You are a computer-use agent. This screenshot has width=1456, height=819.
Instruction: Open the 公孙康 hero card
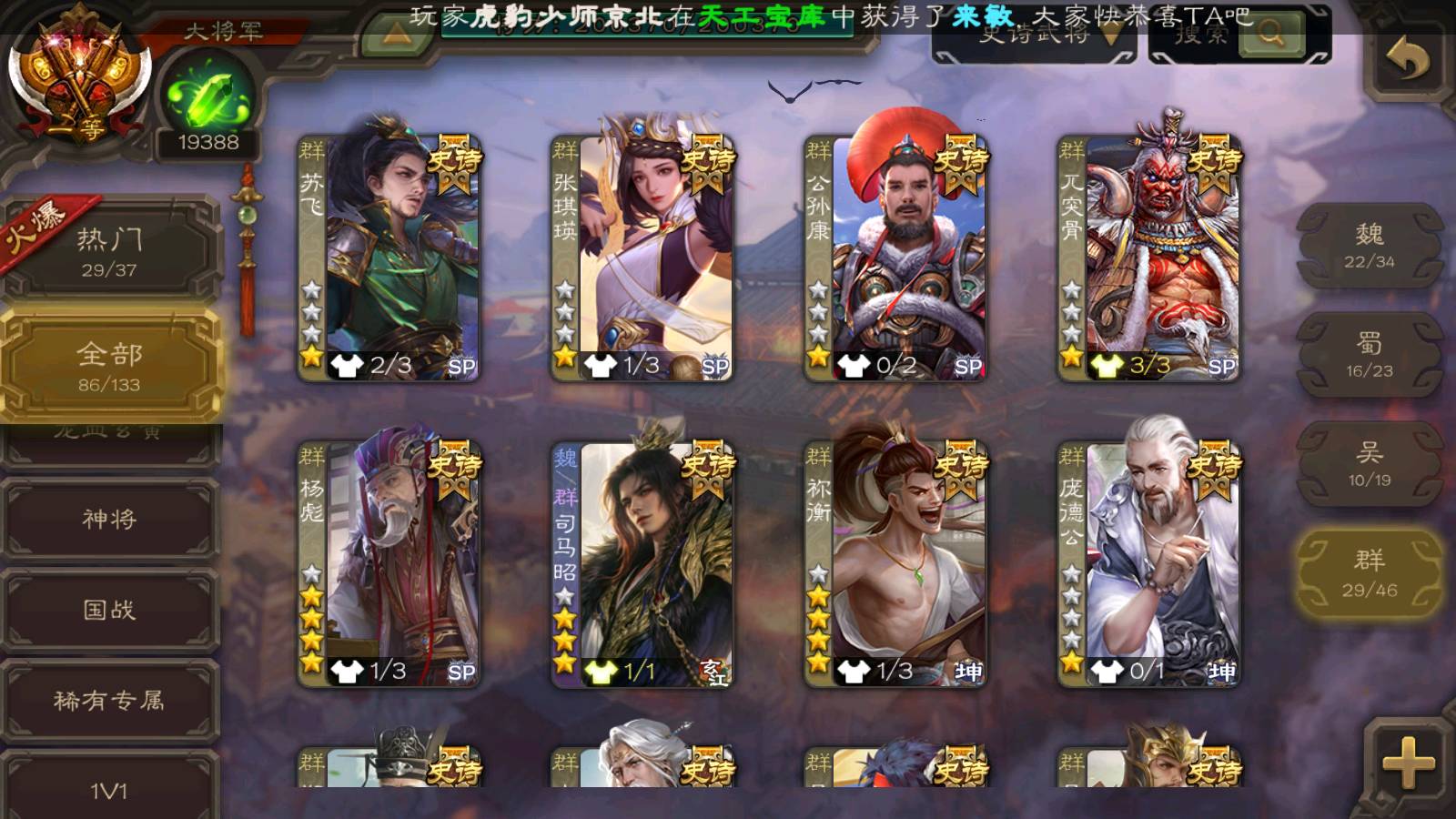[895, 257]
